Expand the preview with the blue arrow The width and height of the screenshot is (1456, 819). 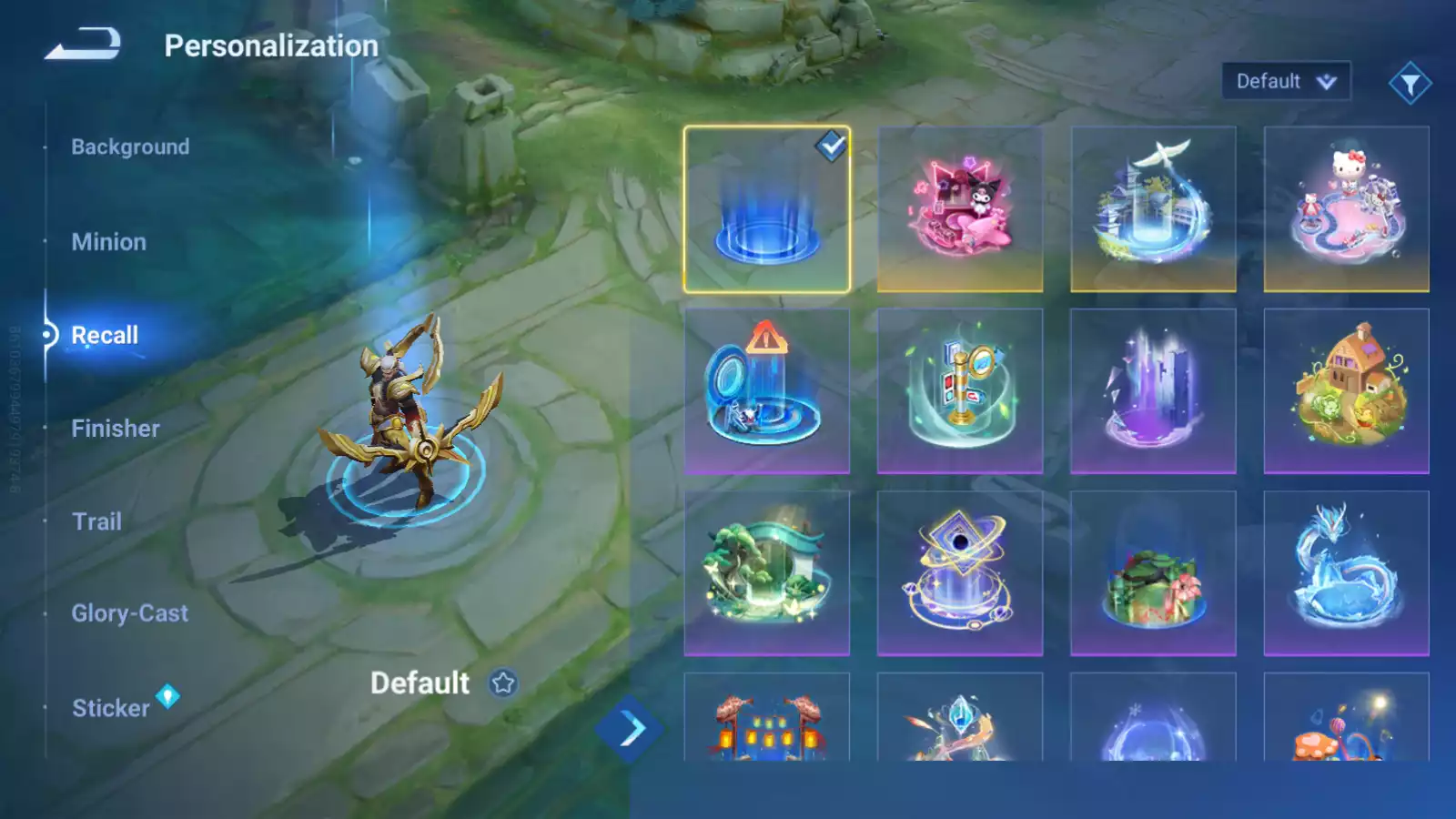631,729
